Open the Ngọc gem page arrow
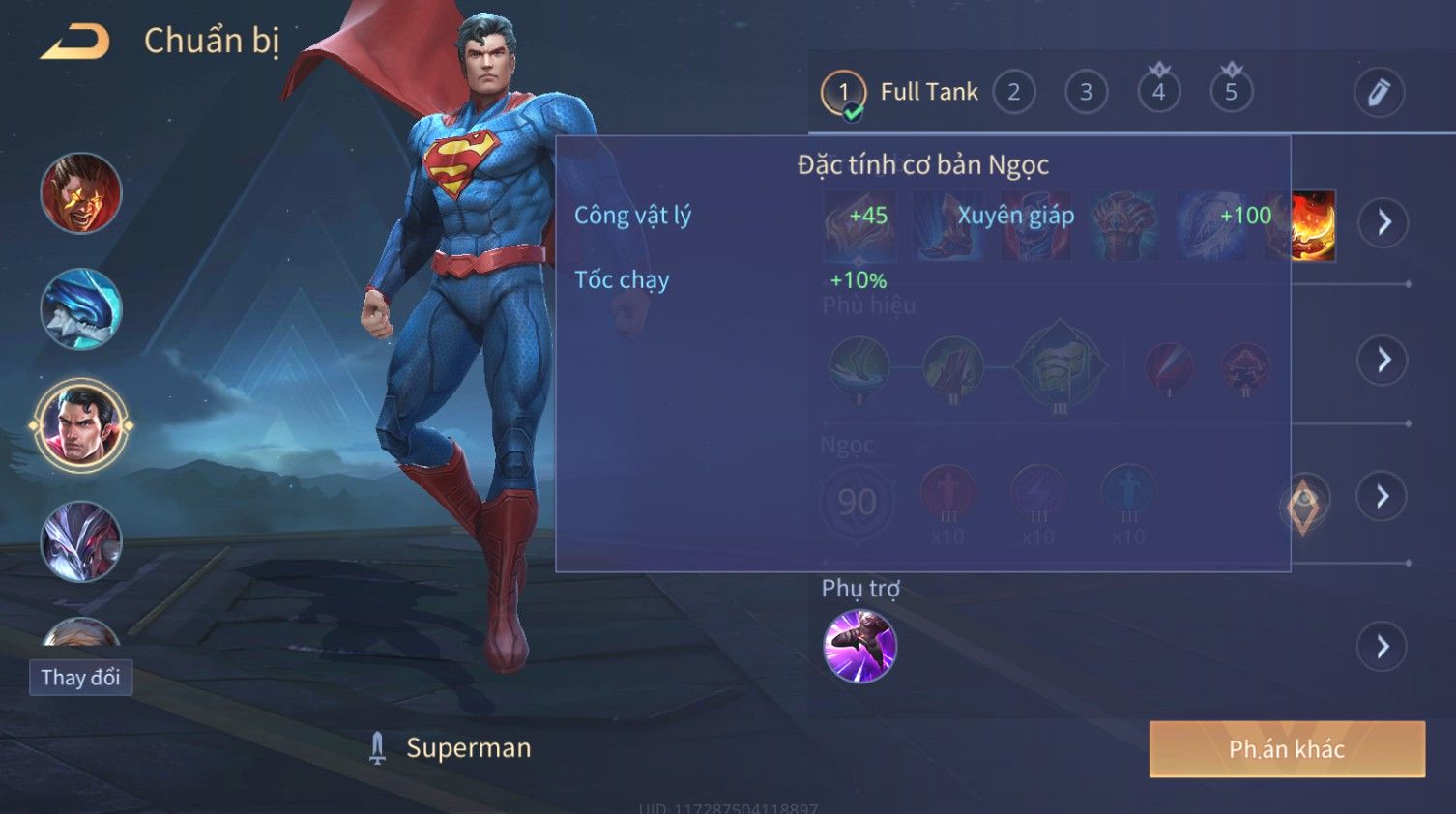This screenshot has width=1456, height=814. (x=1383, y=497)
